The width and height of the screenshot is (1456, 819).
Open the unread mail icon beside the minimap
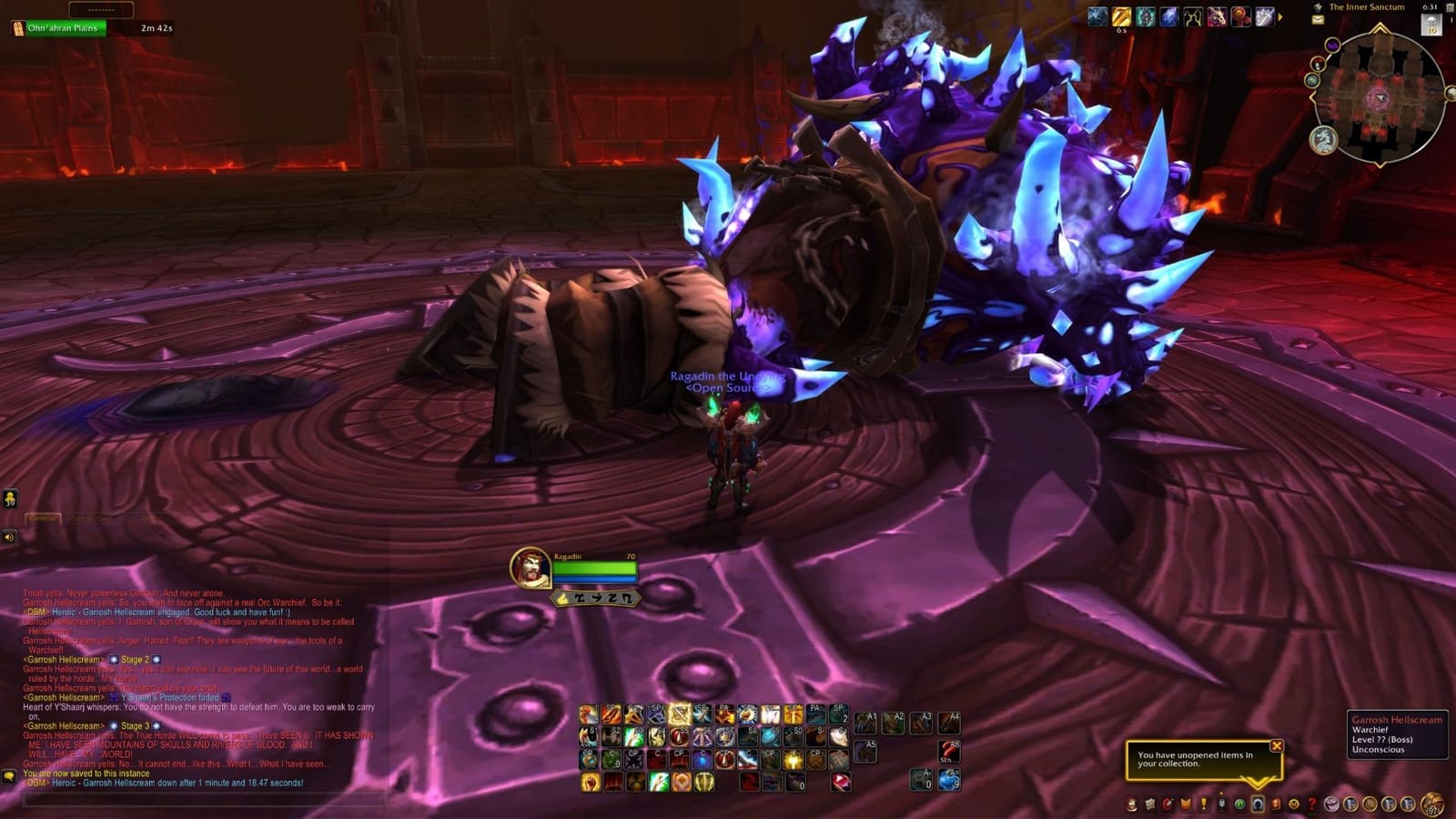(x=1318, y=20)
